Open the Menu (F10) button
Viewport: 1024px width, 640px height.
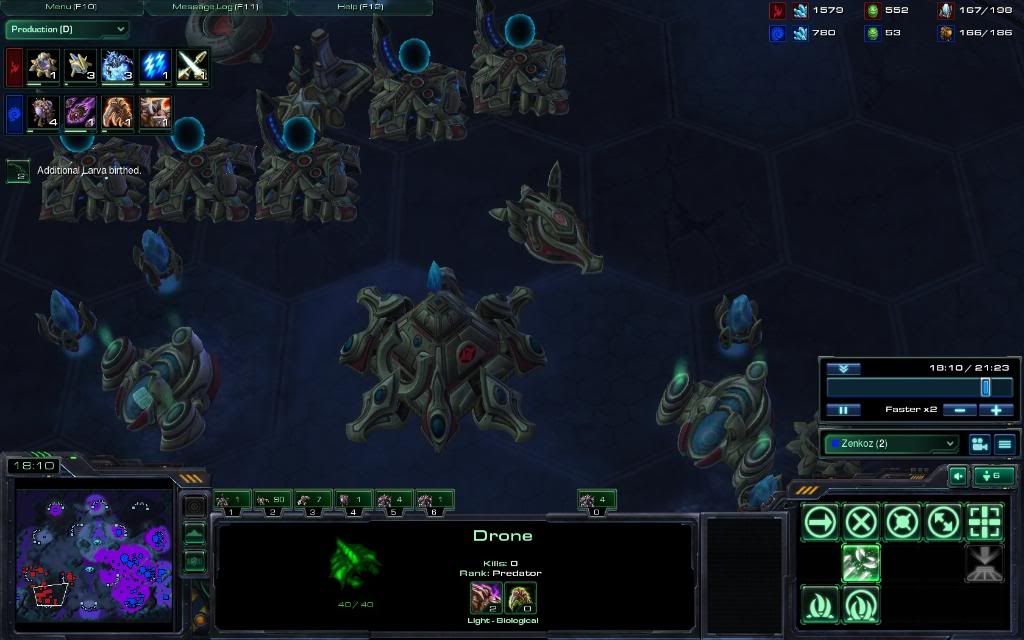(x=71, y=7)
